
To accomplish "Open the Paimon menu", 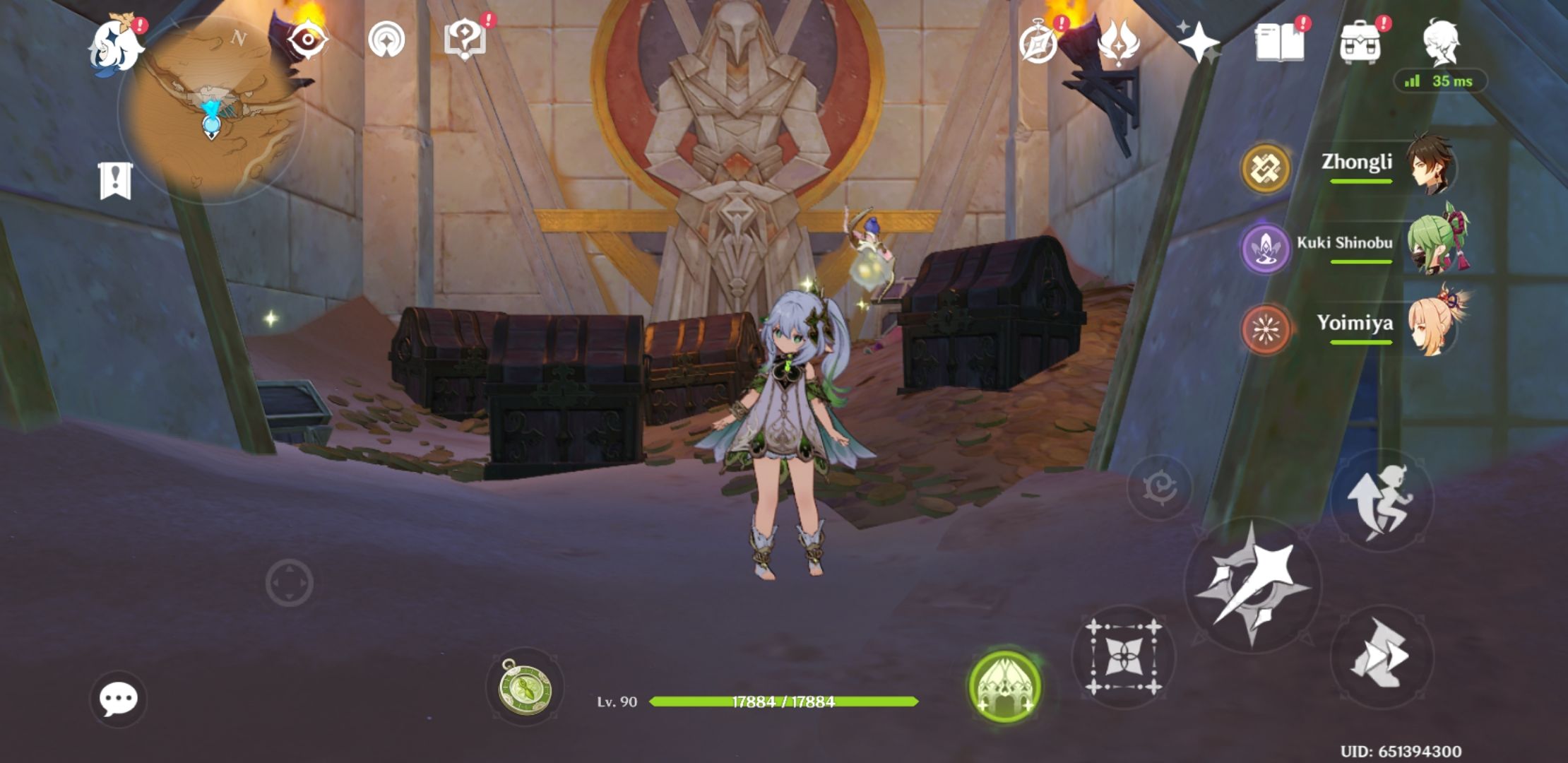I will (117, 46).
